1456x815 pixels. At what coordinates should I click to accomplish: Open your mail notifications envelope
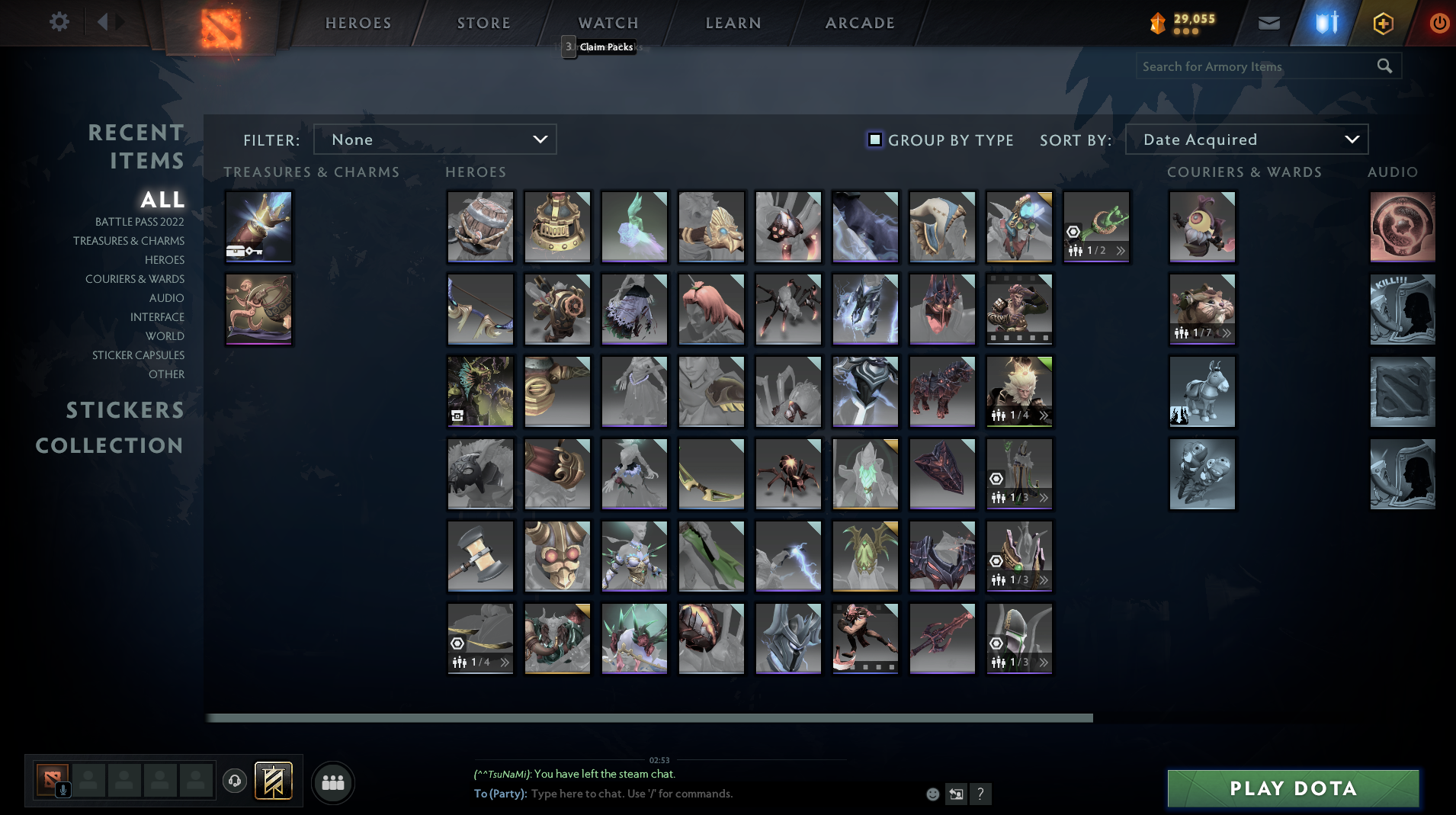(x=1268, y=22)
